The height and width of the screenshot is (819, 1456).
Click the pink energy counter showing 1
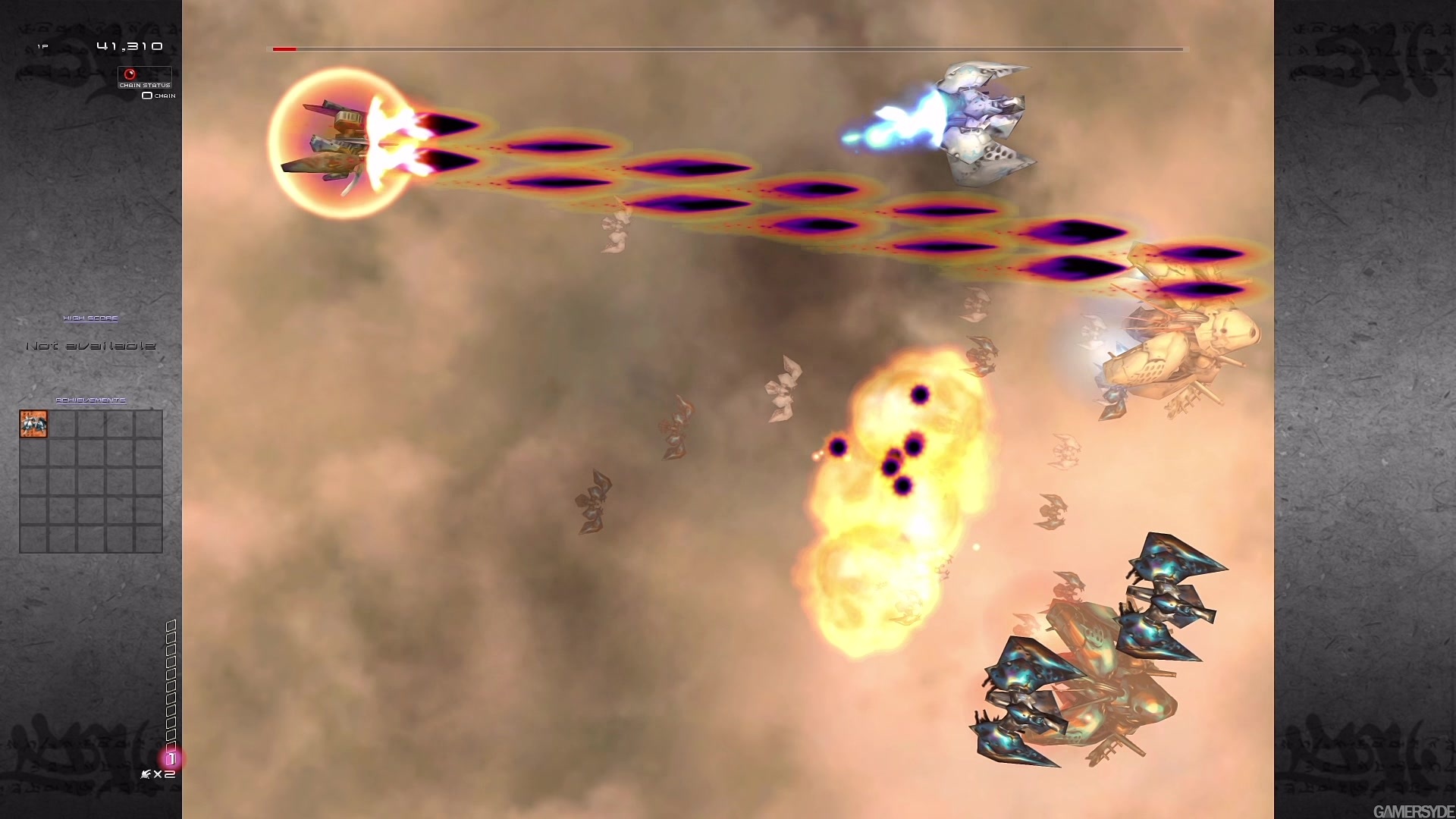coord(172,758)
